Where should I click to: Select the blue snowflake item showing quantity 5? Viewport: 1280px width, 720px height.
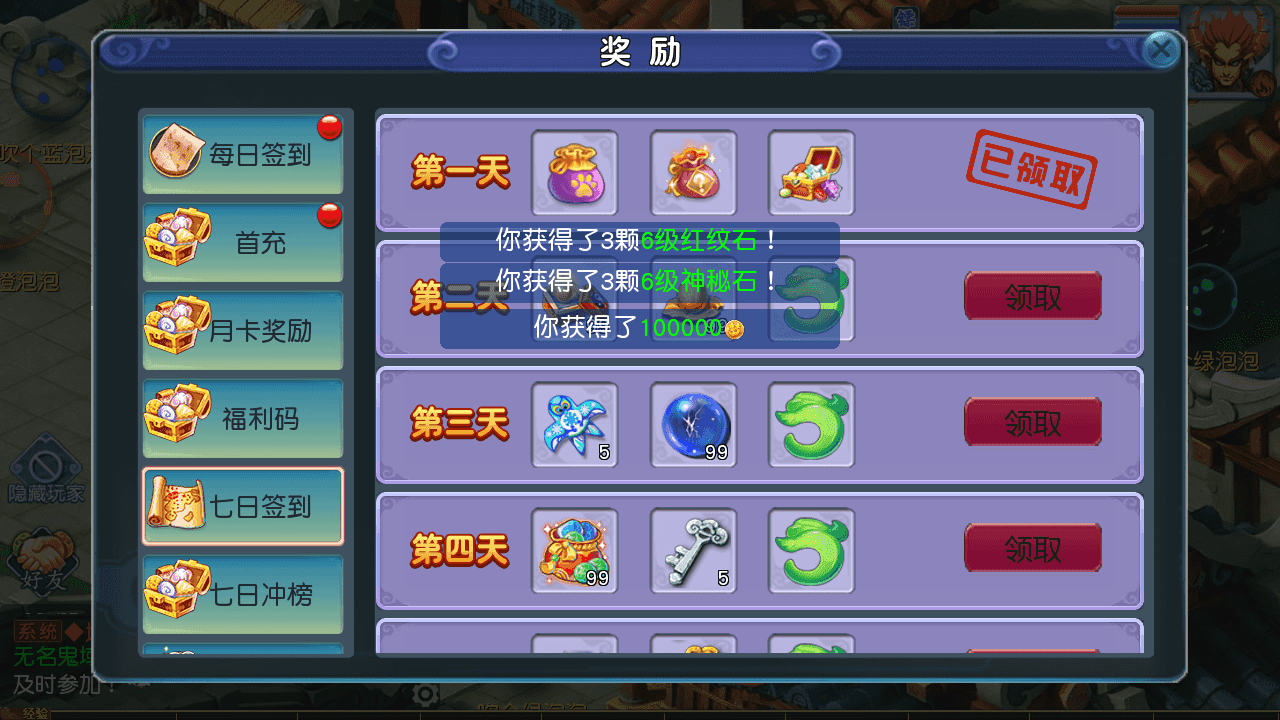pyautogui.click(x=574, y=424)
